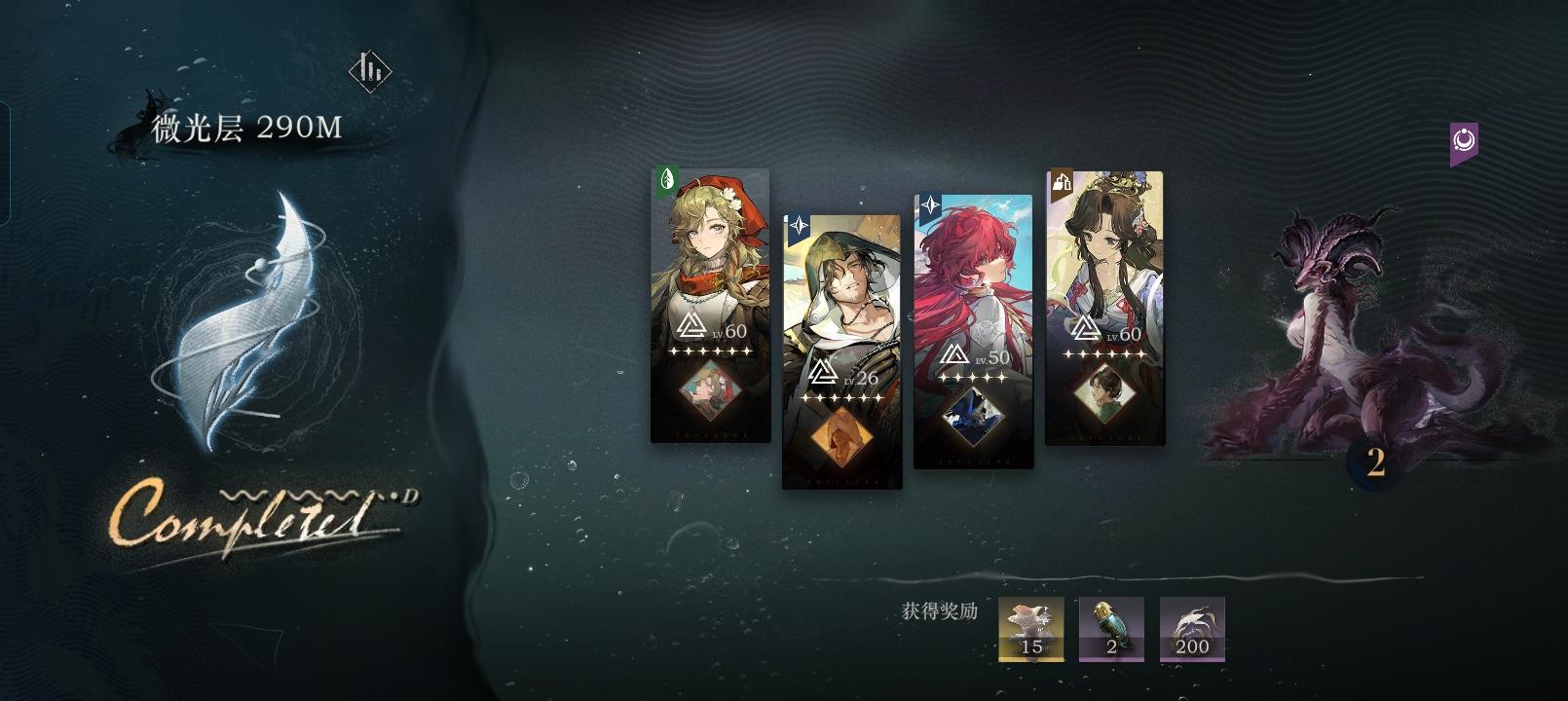Select the reward item showing 200
This screenshot has height=701, width=1568.
click(1191, 629)
